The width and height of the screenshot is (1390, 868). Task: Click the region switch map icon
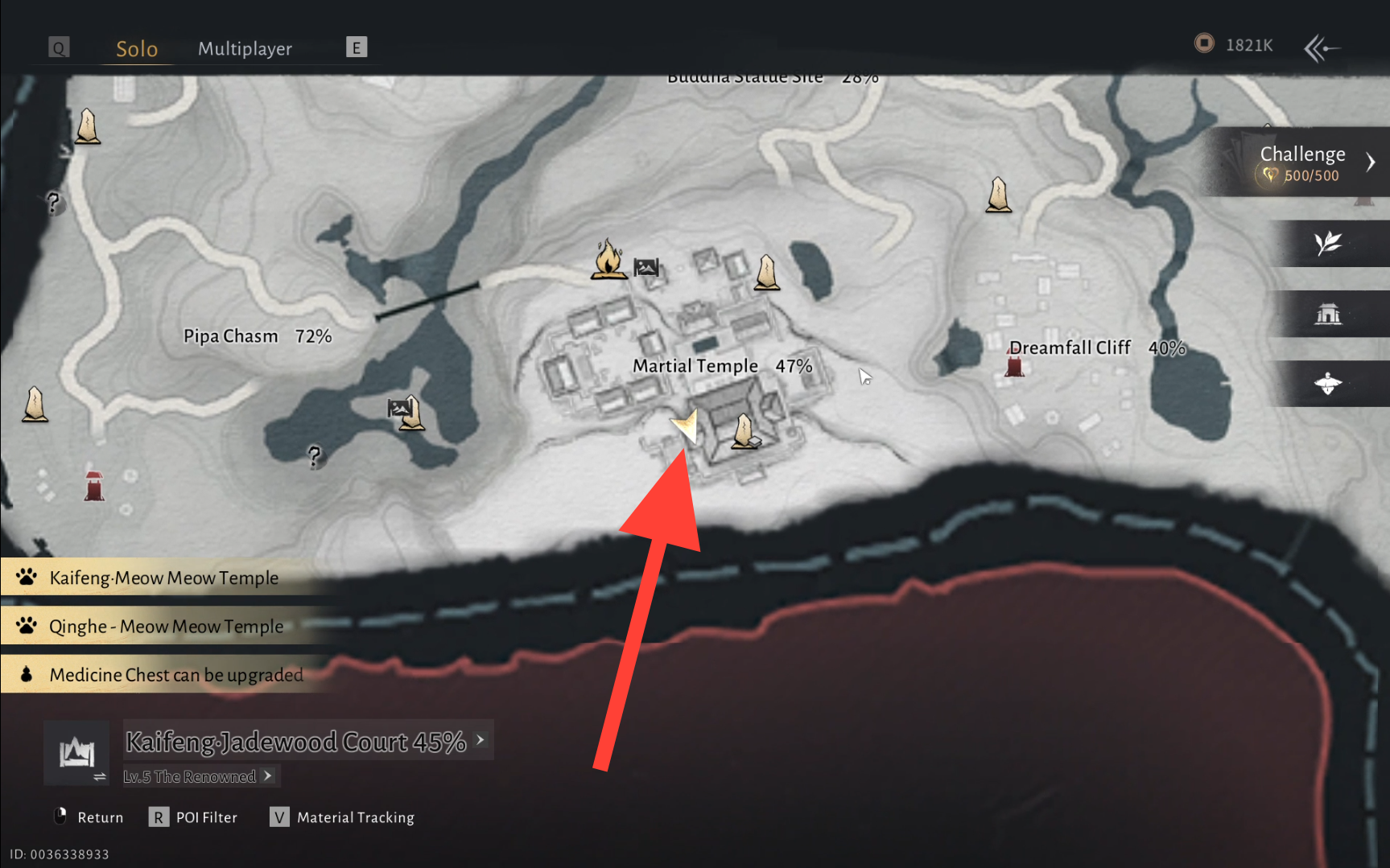77,754
